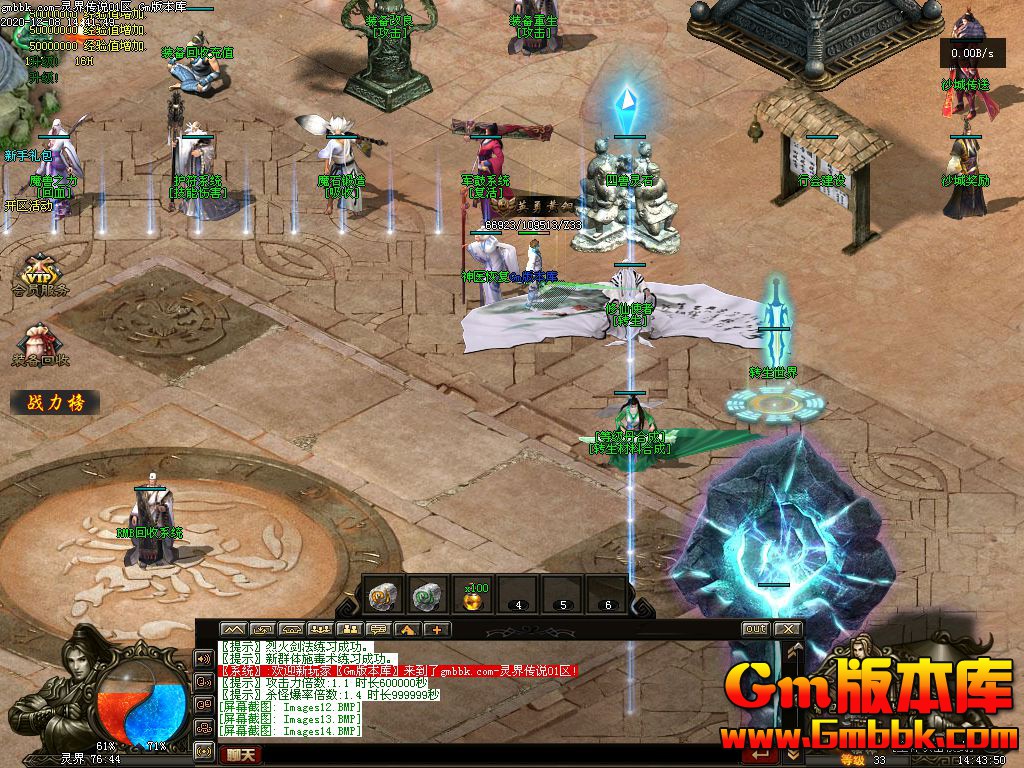Show the 战力榜 ranking
This screenshot has height=768, width=1024.
55,403
